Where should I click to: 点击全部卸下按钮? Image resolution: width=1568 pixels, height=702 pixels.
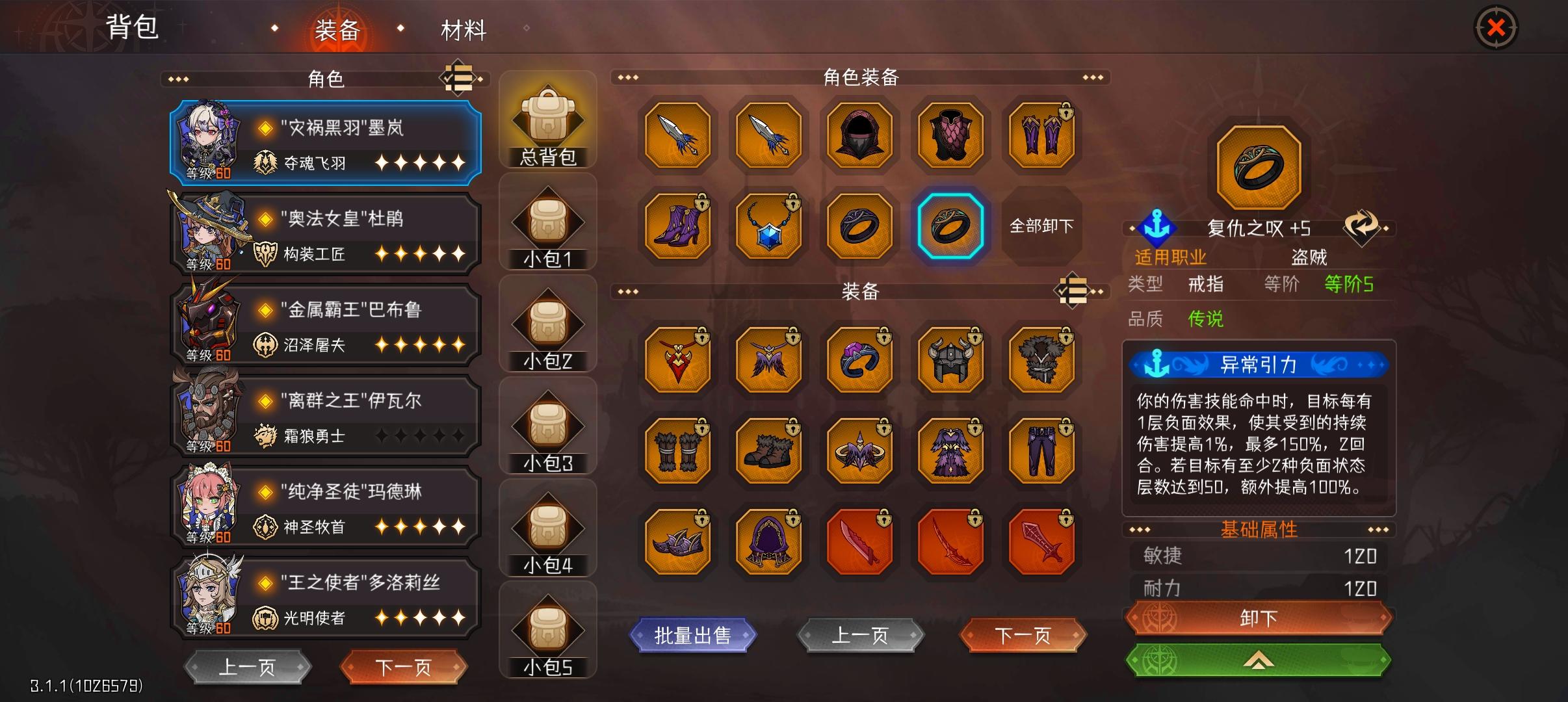pos(1042,226)
